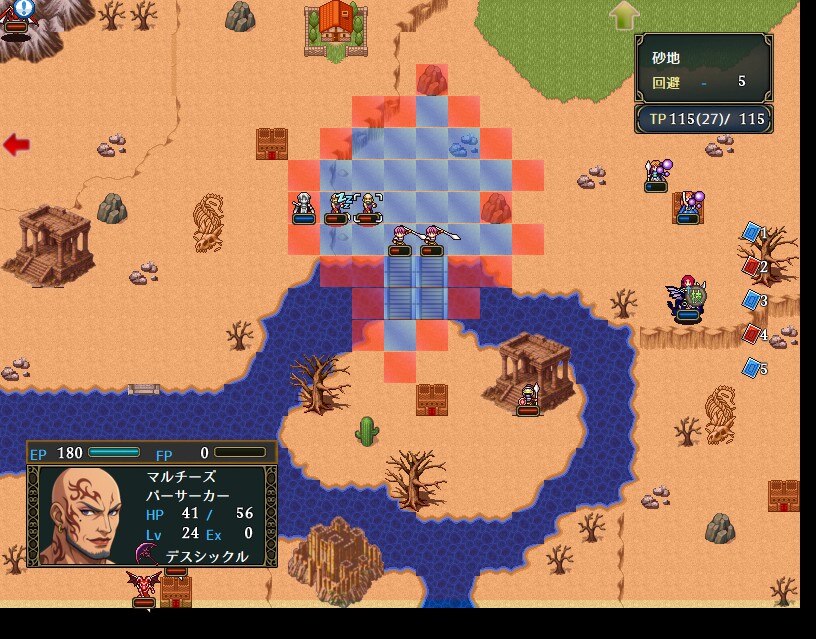816x639 pixels.
Task: Pick the blue card numbered 5
Action: (752, 368)
